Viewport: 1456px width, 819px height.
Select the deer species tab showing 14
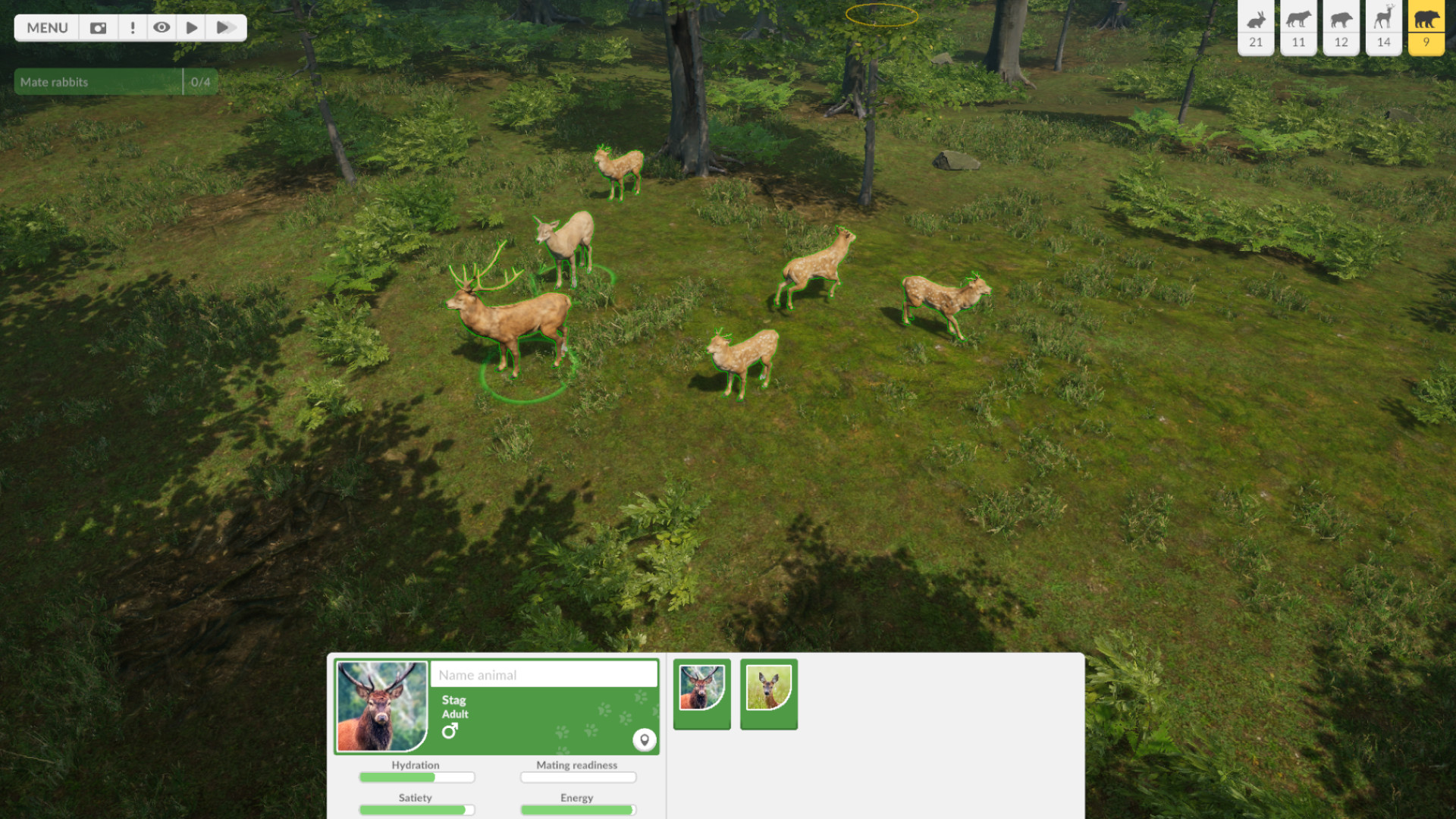coord(1383,28)
